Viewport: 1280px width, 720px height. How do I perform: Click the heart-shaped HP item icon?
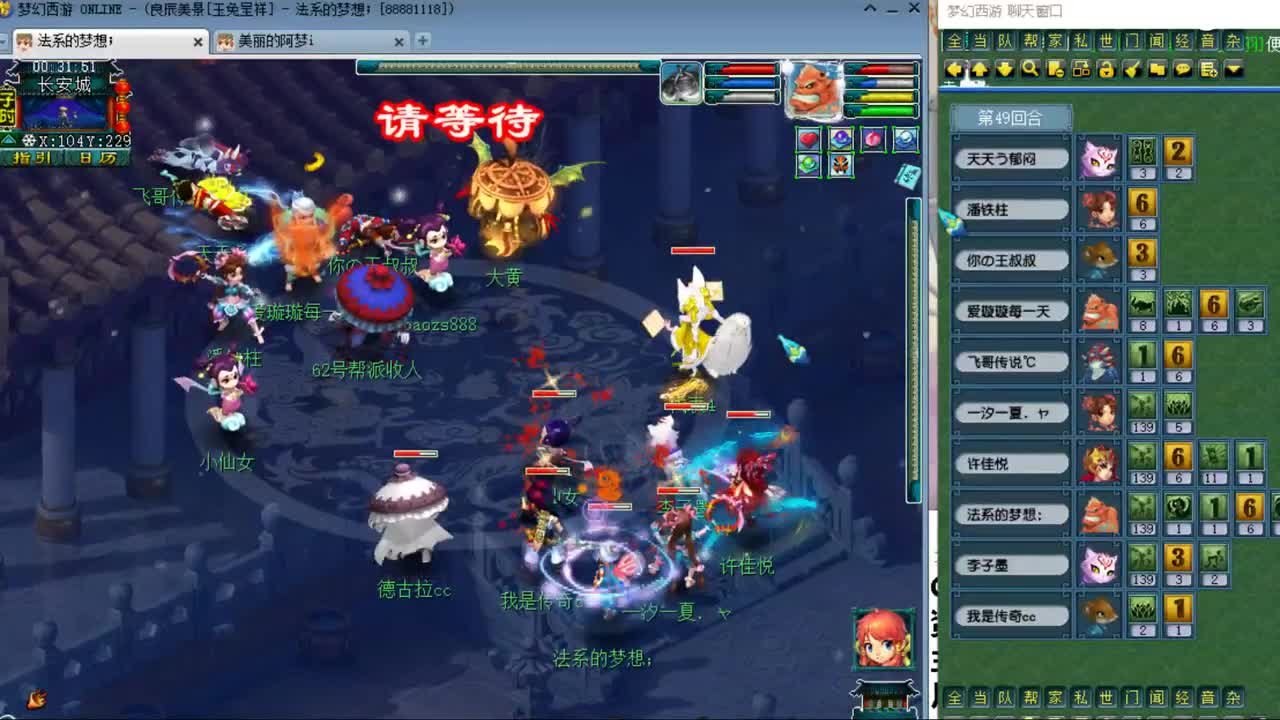[x=808, y=139]
